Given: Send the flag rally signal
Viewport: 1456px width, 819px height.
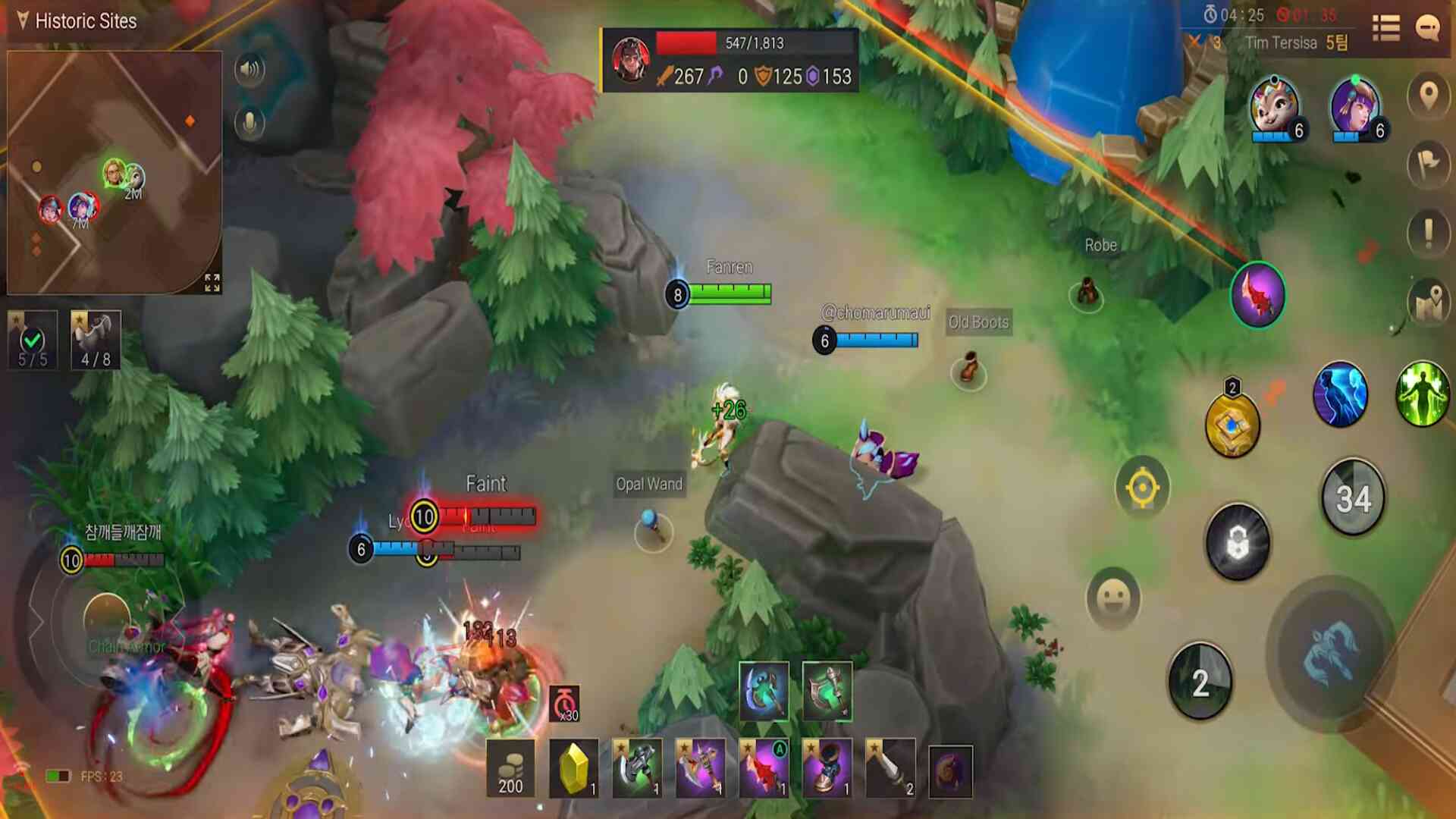Looking at the screenshot, I should (x=1429, y=164).
